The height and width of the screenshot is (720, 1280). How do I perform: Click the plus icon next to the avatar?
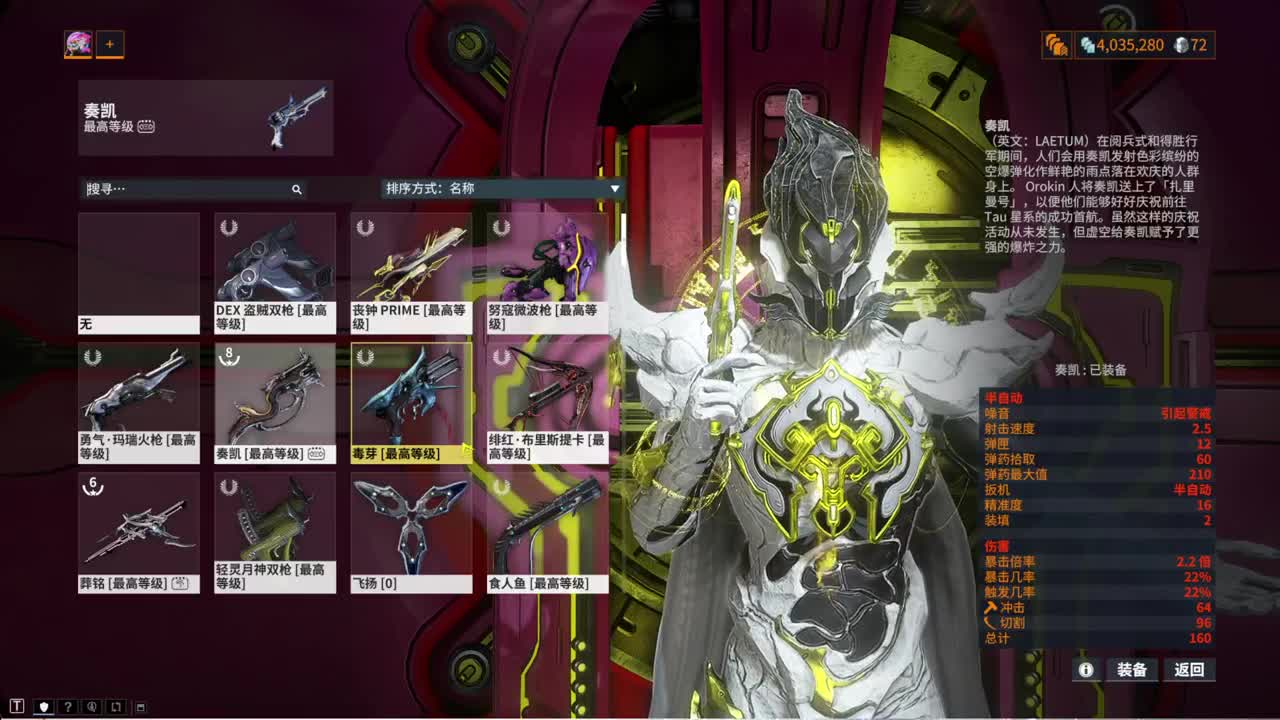pyautogui.click(x=110, y=44)
